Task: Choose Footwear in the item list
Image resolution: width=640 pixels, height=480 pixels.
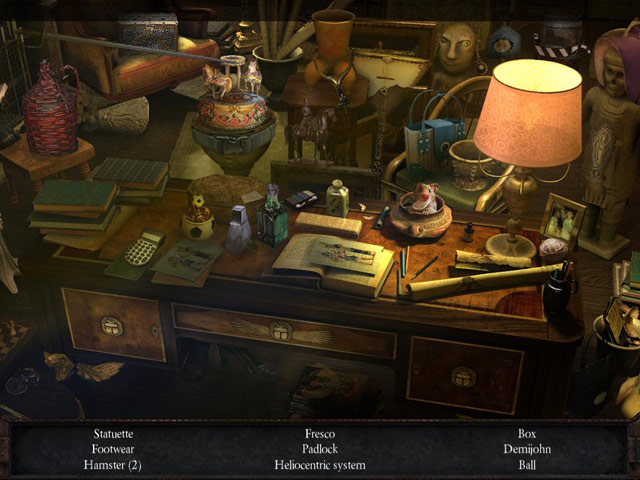Action: 112,449
